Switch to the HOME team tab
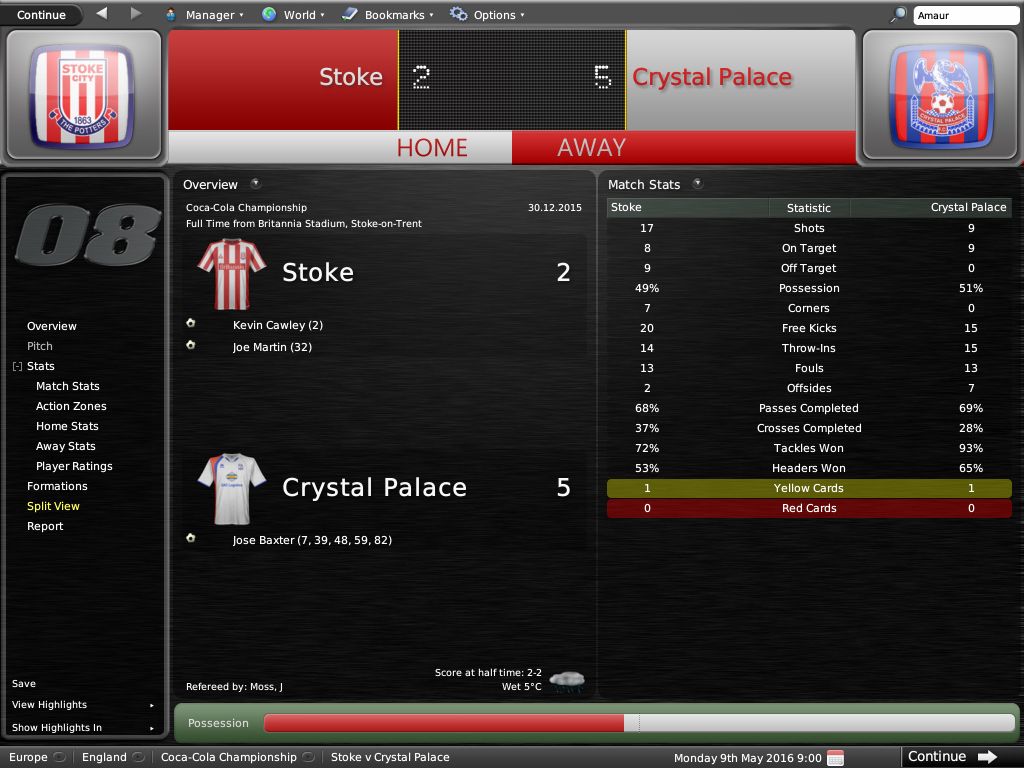Viewport: 1024px width, 768px height. coord(432,147)
